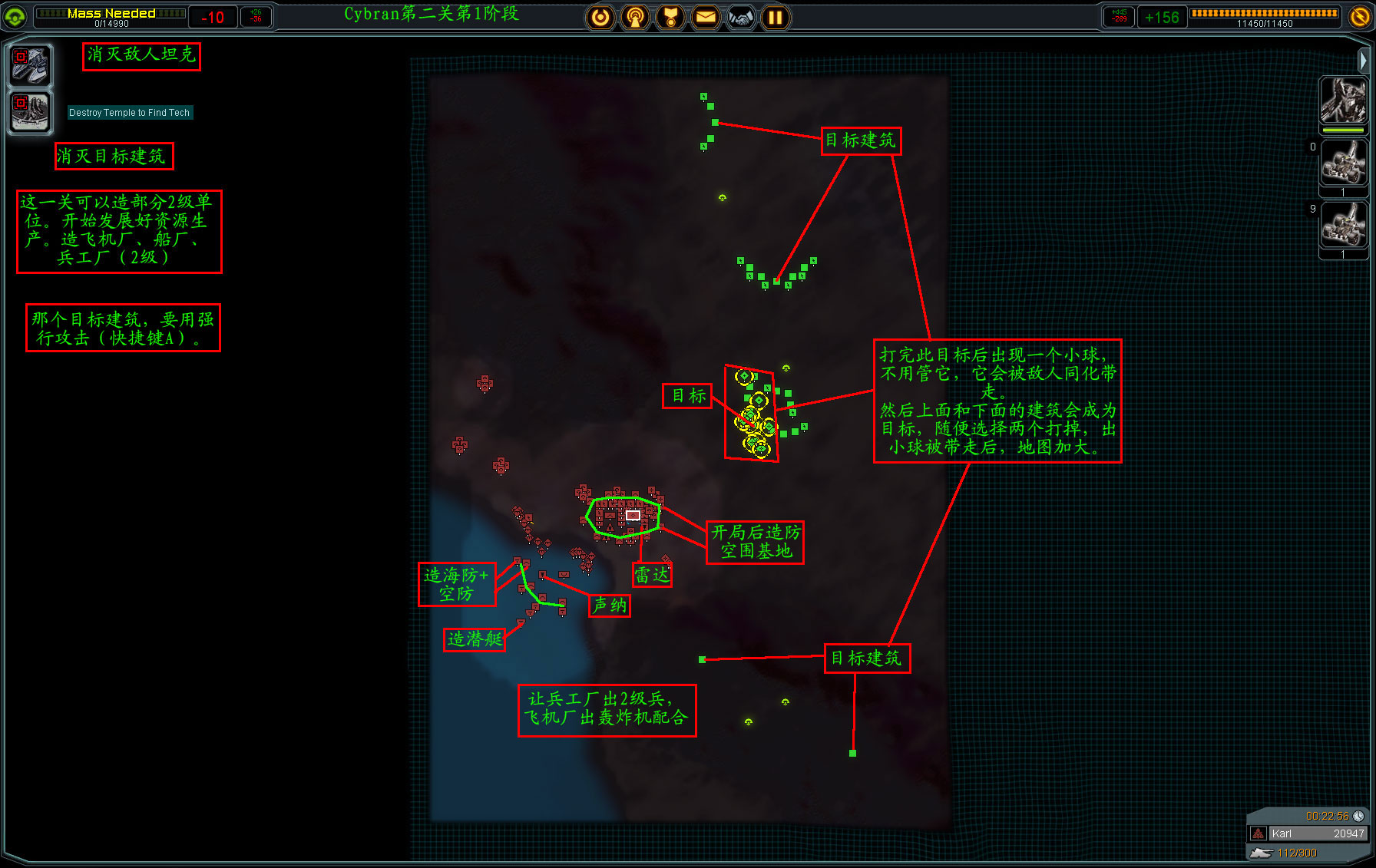Screen dimensions: 1376x868
Task: Select the first mission objective icon
Action: coord(30,64)
